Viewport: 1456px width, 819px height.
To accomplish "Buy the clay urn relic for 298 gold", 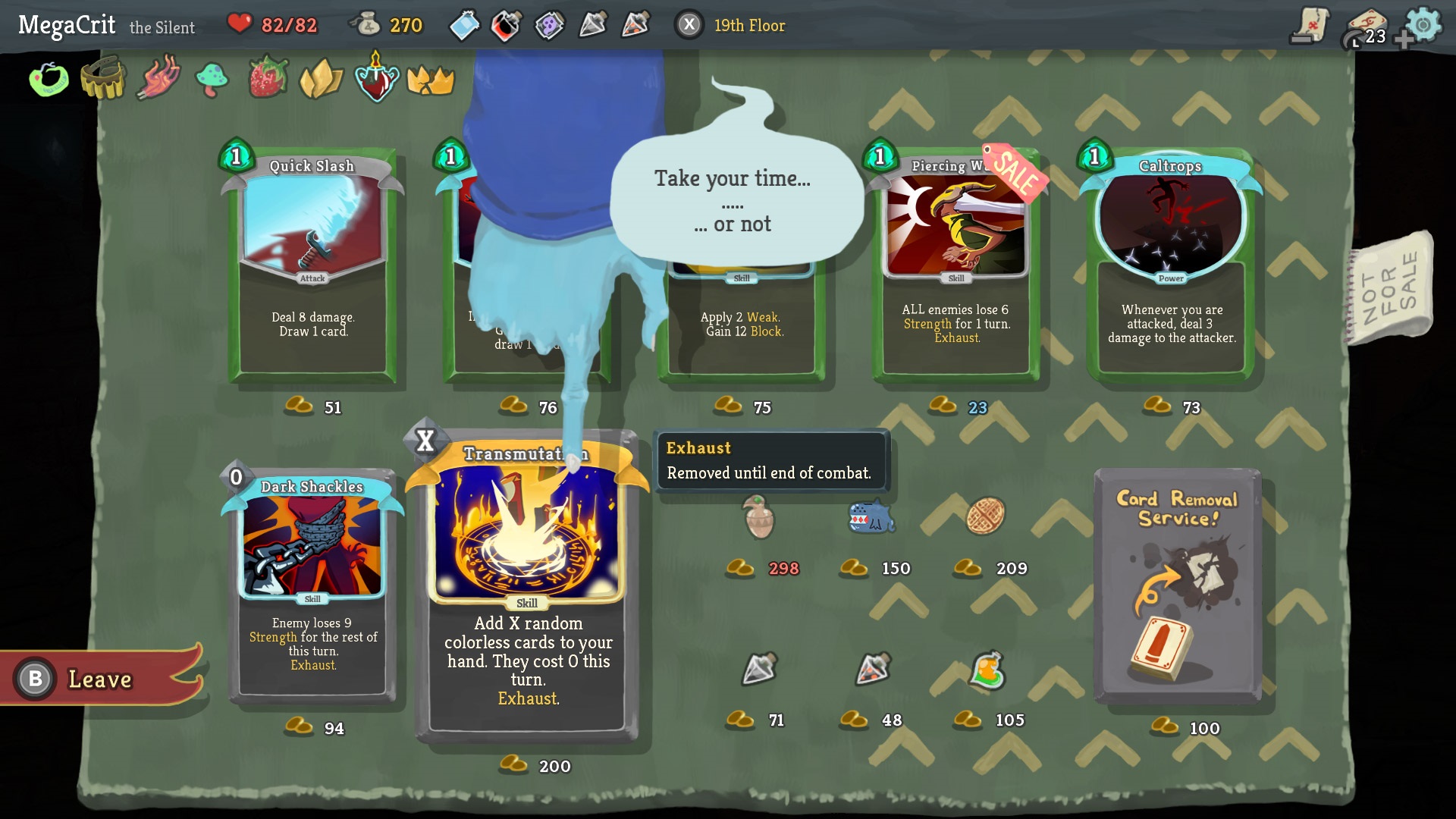I will coord(758,518).
